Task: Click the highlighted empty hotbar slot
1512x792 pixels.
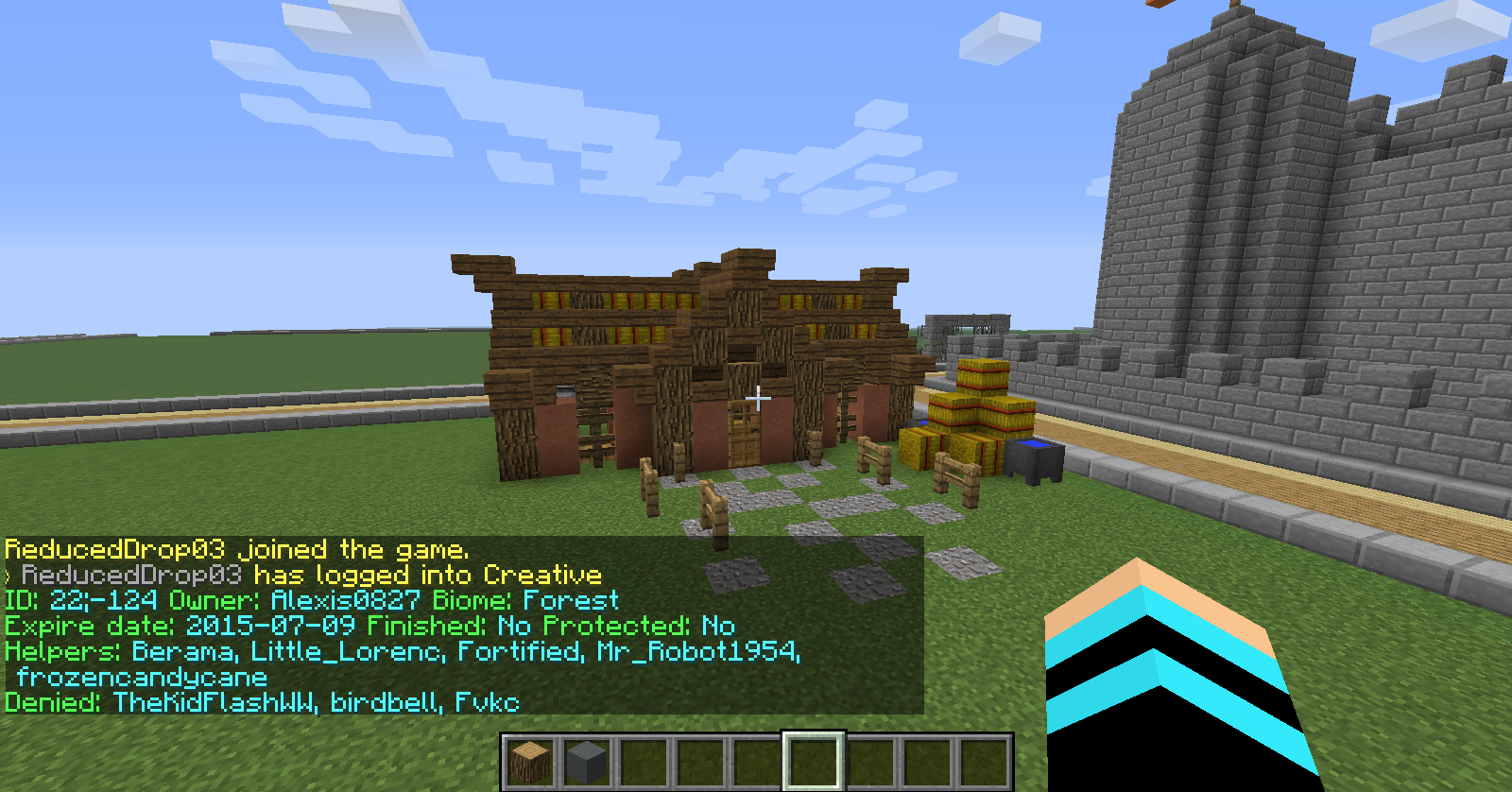Action: pyautogui.click(x=813, y=762)
